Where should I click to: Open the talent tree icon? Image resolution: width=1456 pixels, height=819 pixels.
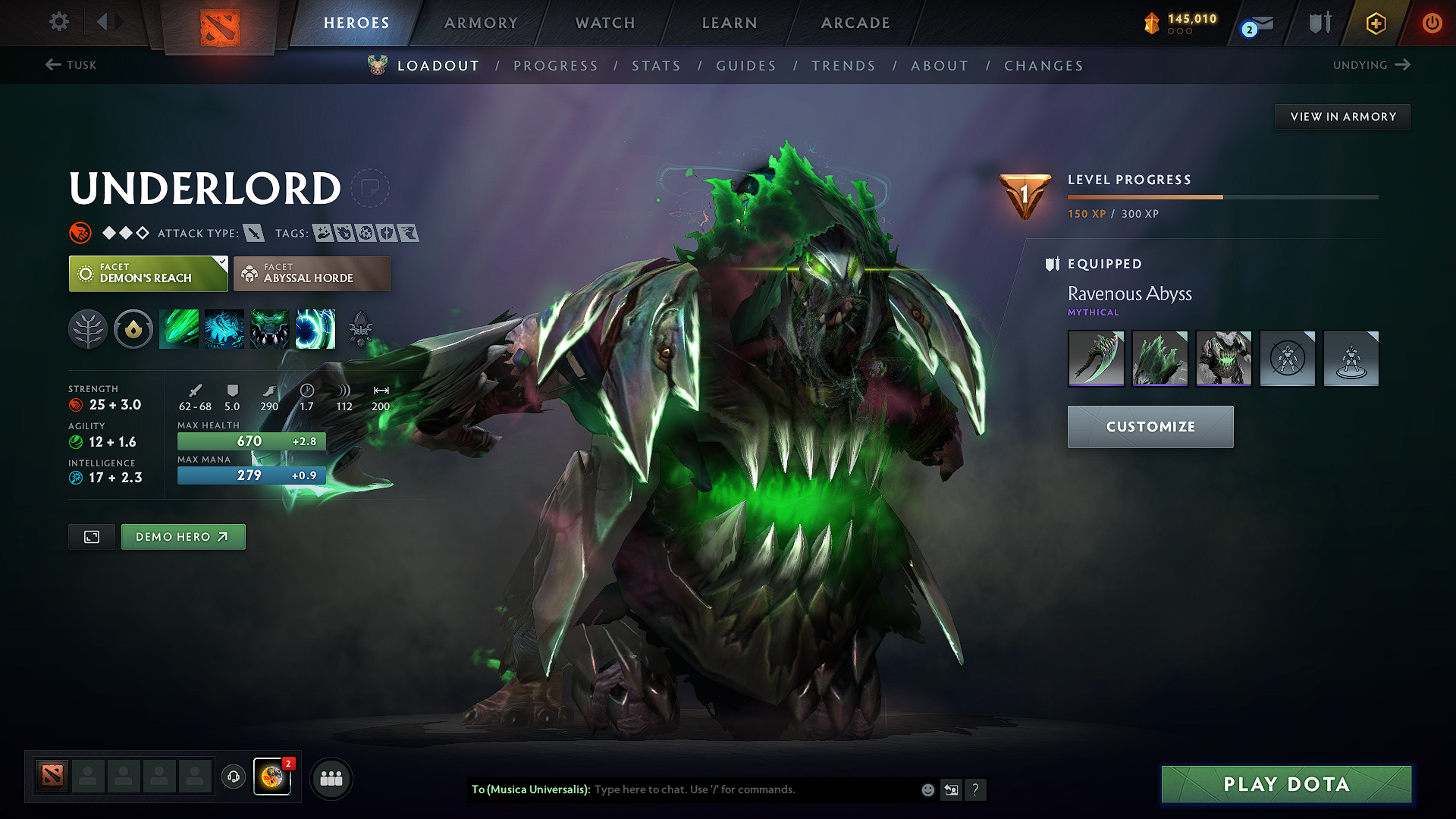point(88,328)
